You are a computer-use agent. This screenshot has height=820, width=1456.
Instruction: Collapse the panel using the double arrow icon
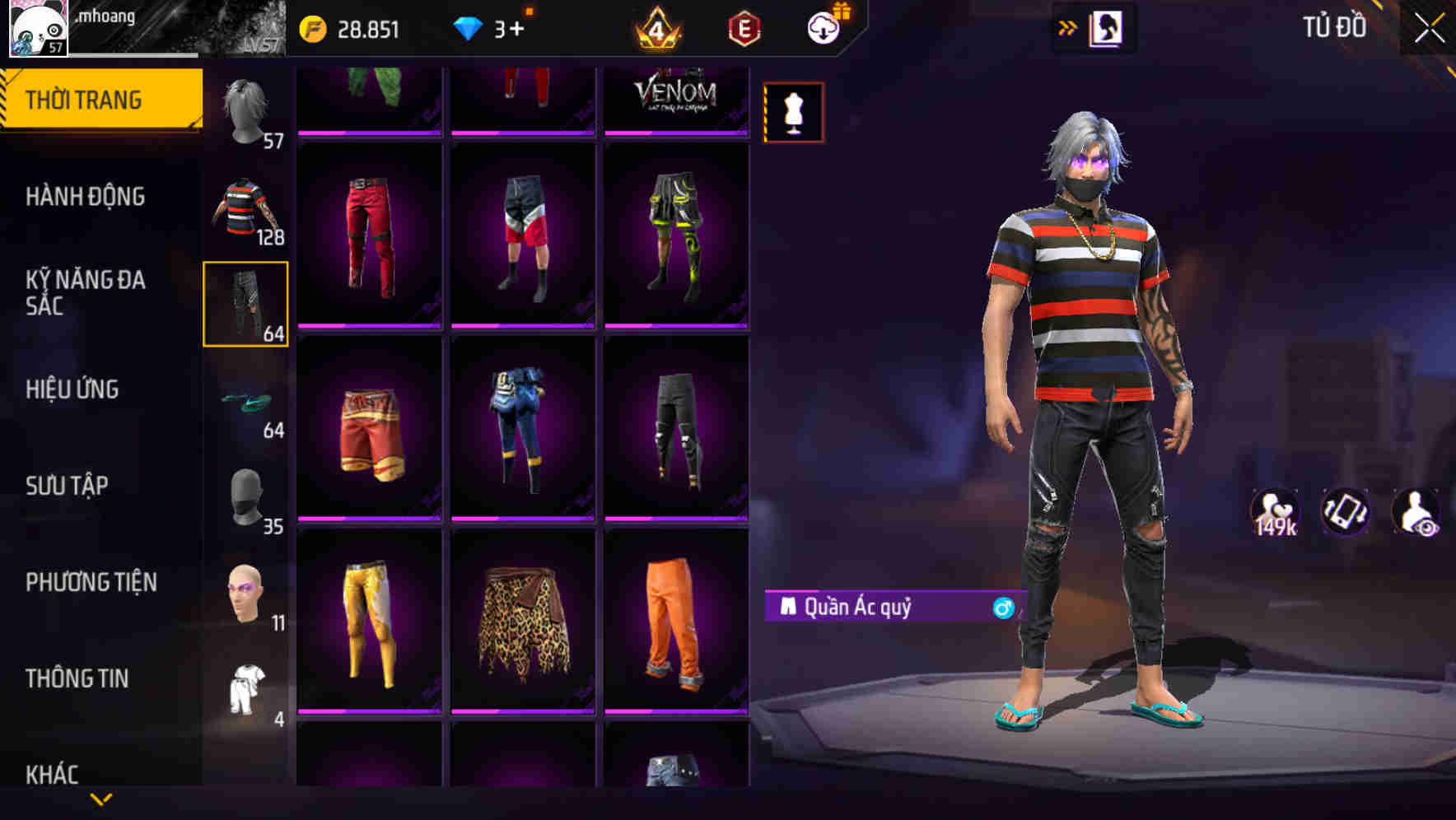pos(1067,27)
